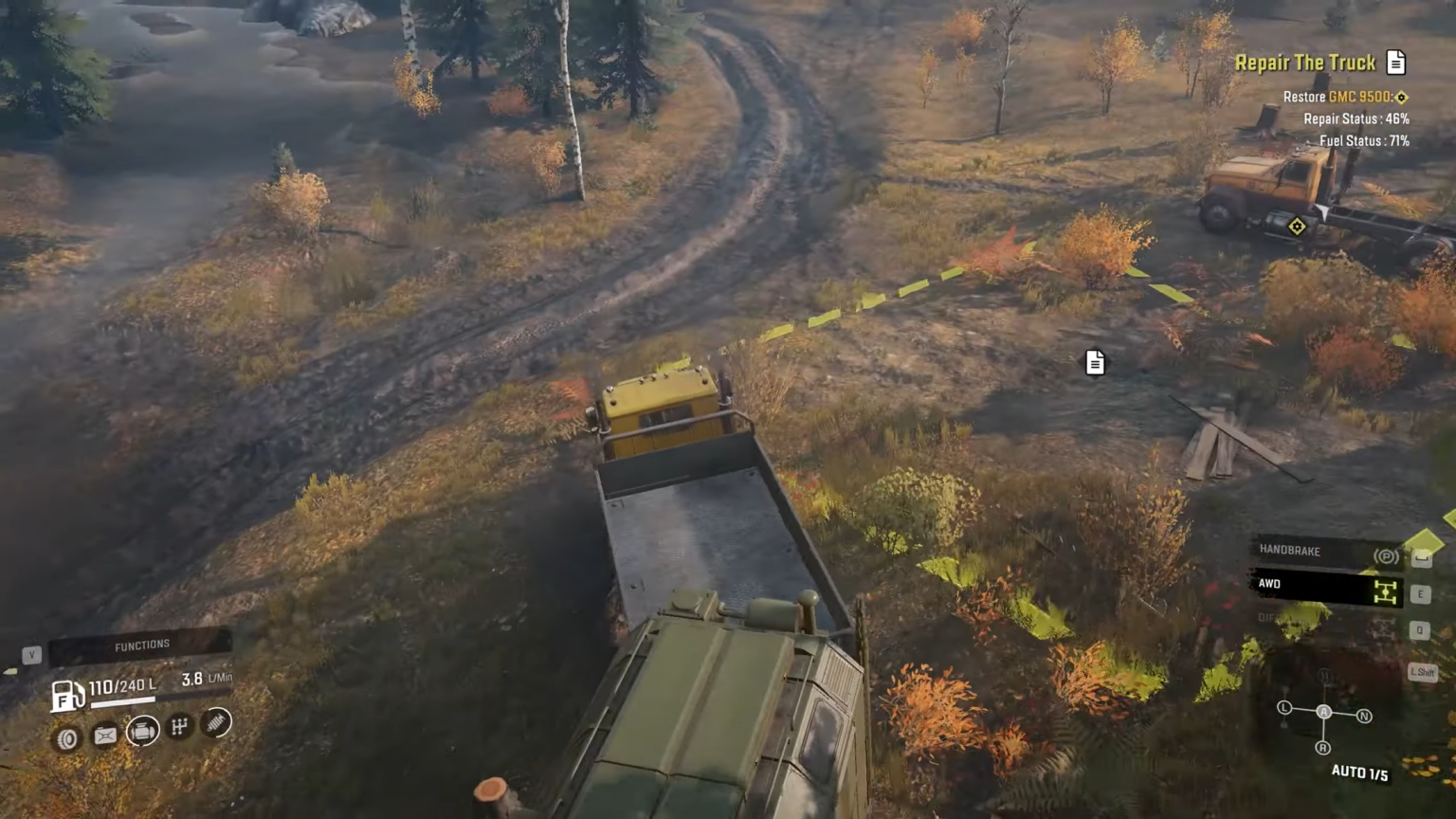Click the Repair The Truck heading
Screen dimensions: 1456x819
[1306, 62]
